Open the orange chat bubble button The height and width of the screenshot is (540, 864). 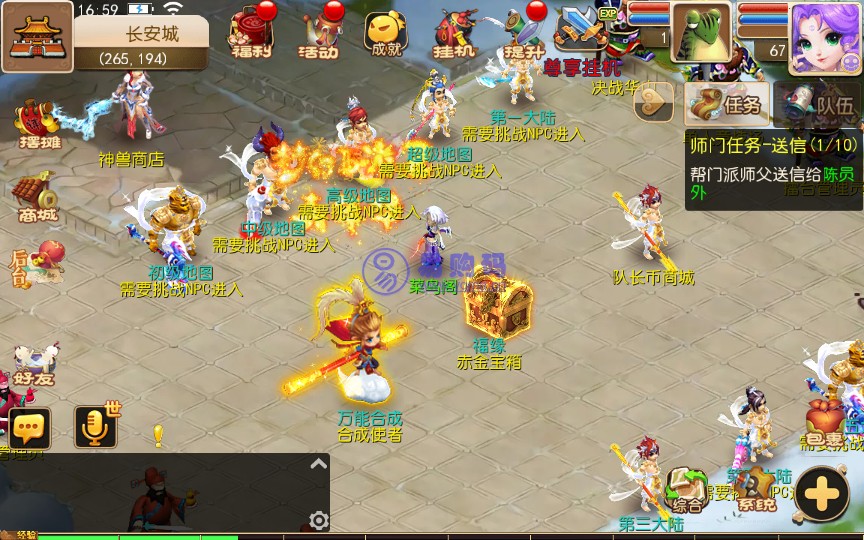coord(30,428)
